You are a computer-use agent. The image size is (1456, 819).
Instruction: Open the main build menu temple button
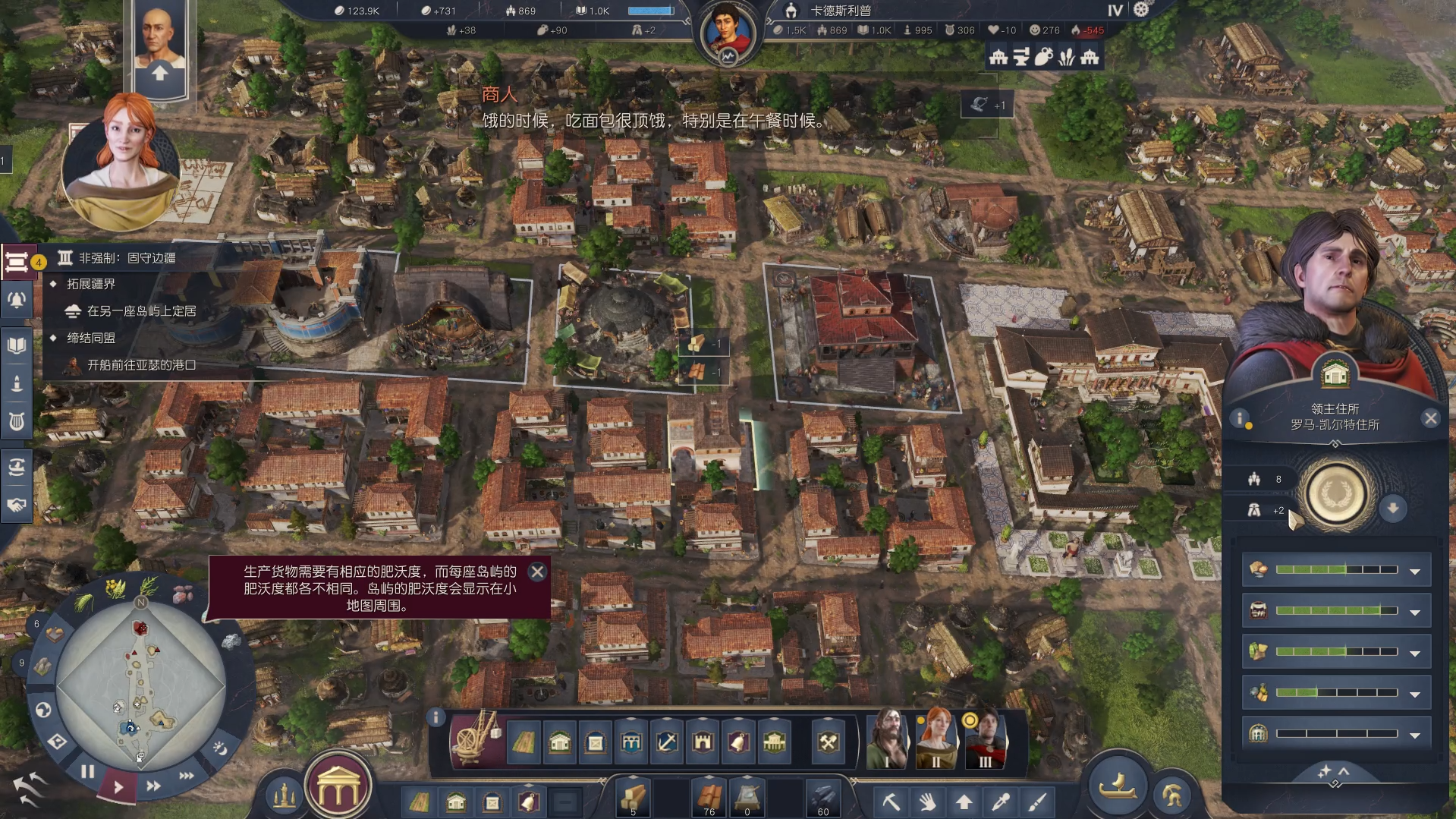coord(338,790)
